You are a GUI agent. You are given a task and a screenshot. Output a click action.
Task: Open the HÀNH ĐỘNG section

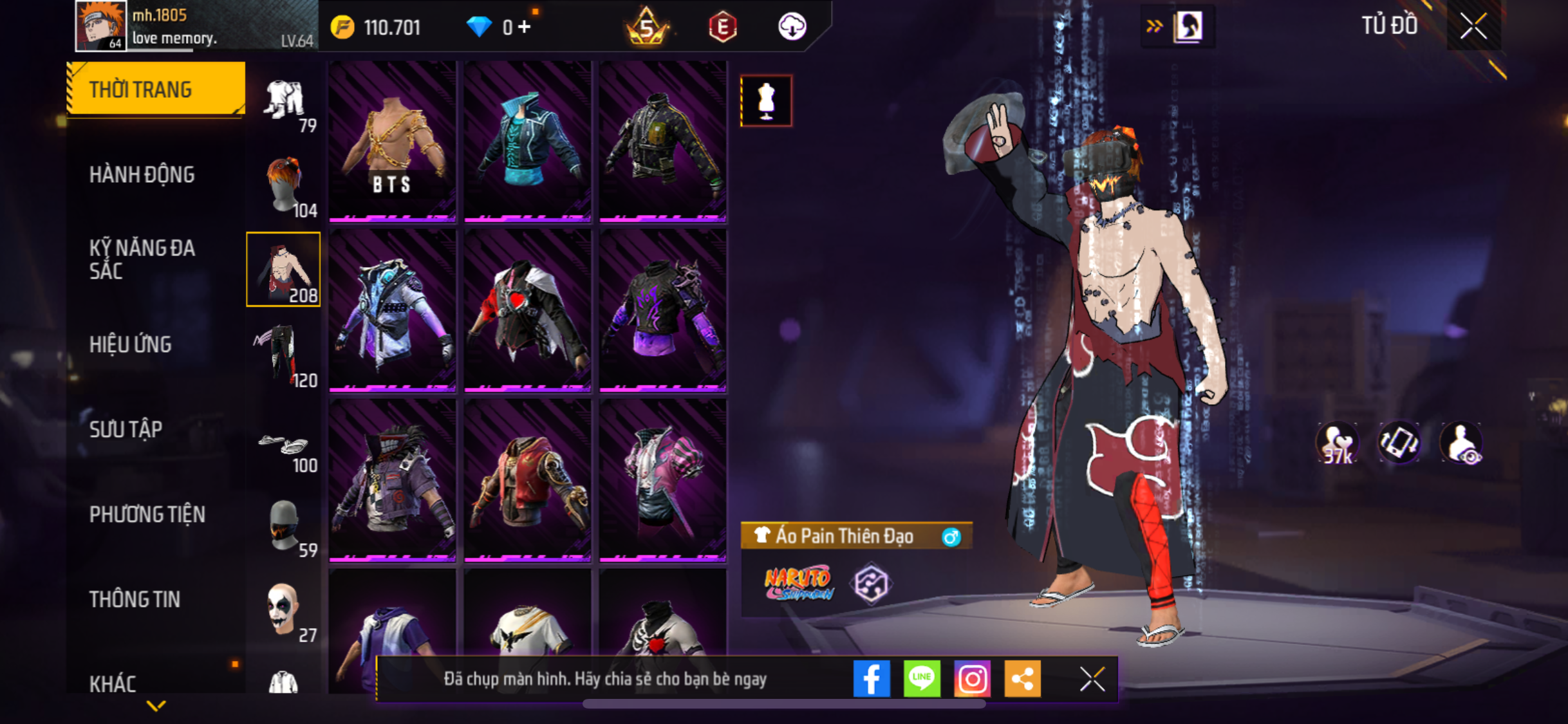click(x=142, y=174)
